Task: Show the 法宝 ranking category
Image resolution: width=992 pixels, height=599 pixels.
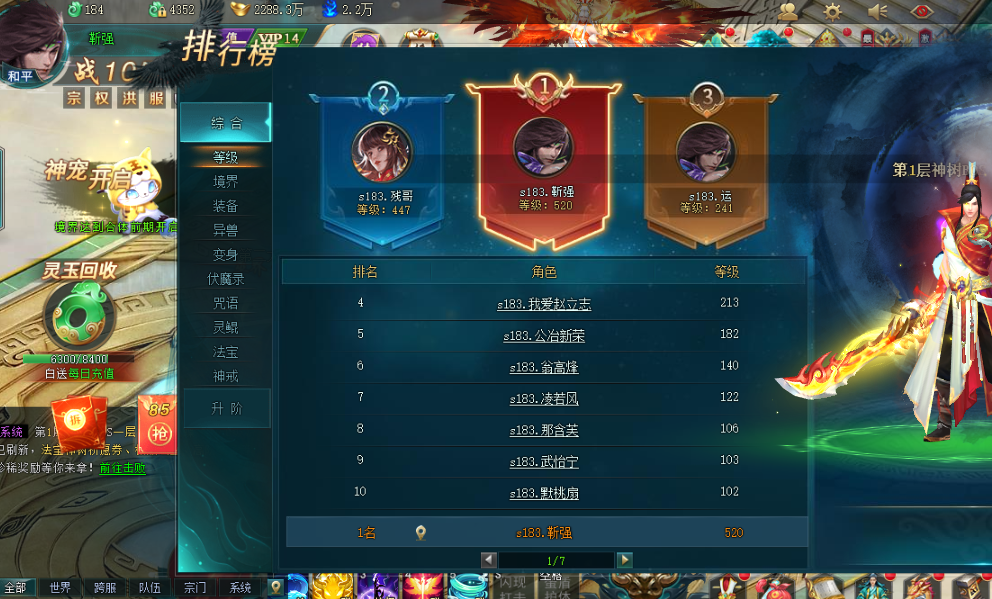Action: coord(225,352)
